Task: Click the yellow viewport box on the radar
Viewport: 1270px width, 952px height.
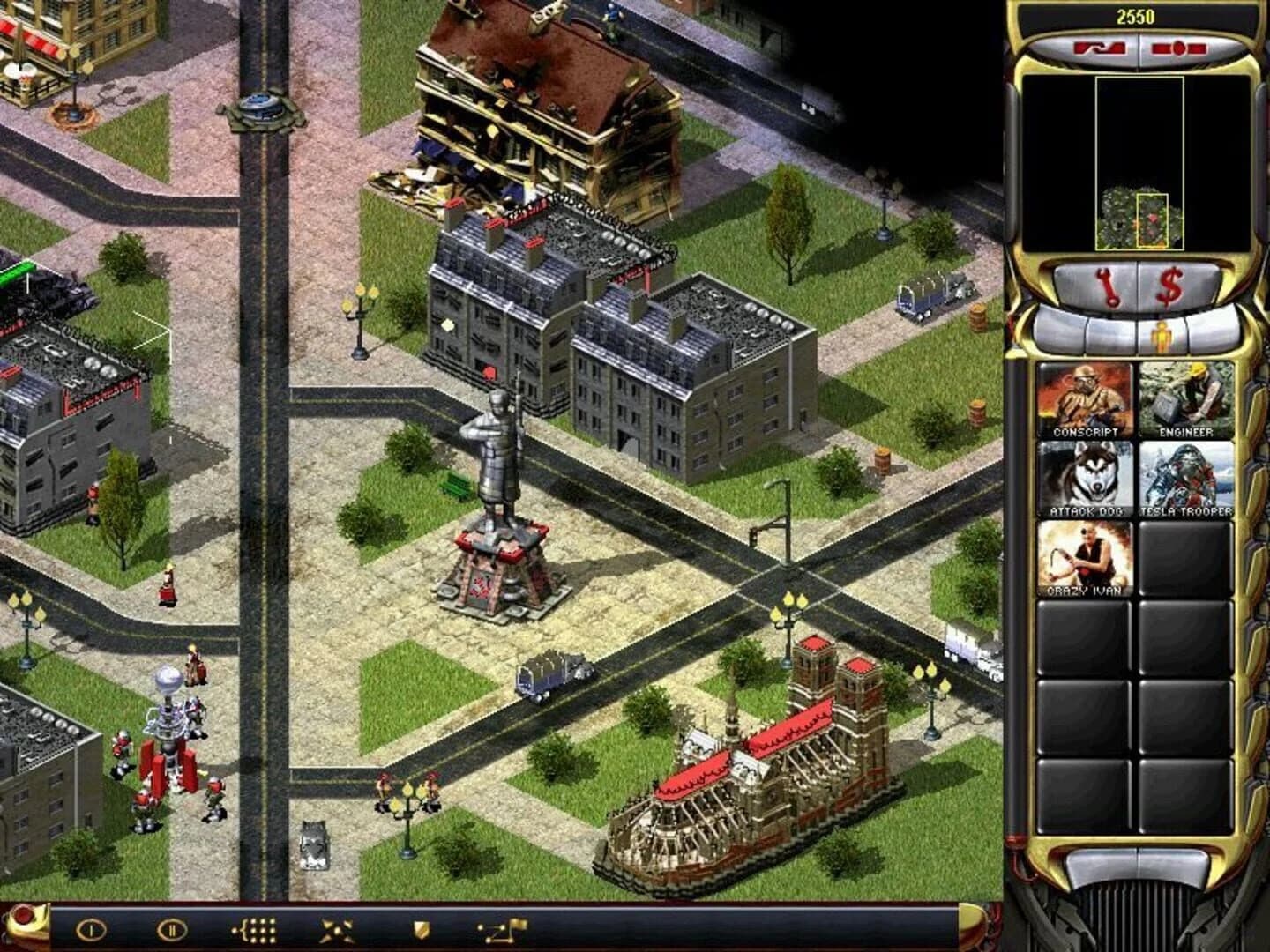Action: click(1154, 220)
